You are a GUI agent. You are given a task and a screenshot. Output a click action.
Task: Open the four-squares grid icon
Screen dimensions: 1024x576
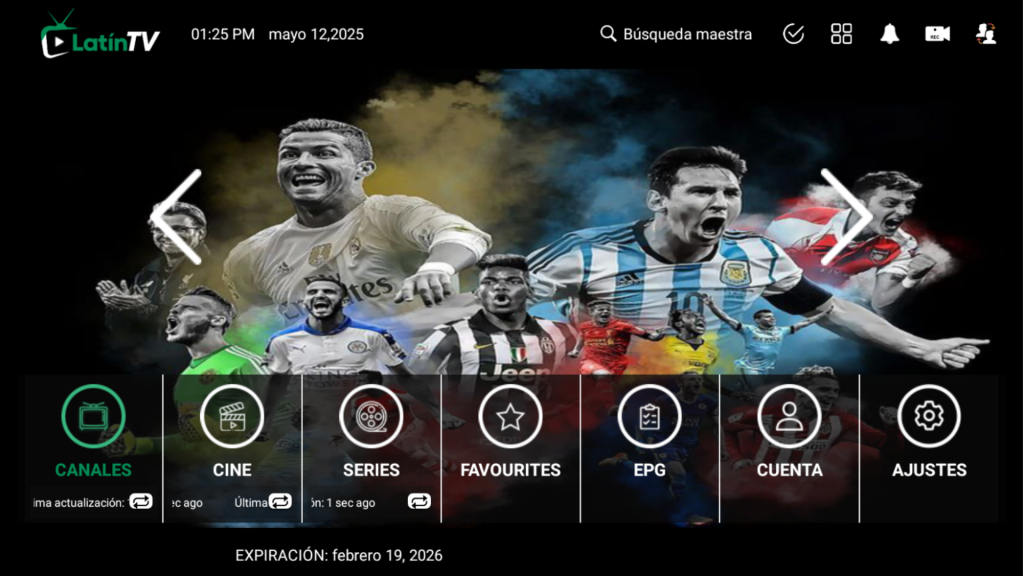click(x=842, y=34)
